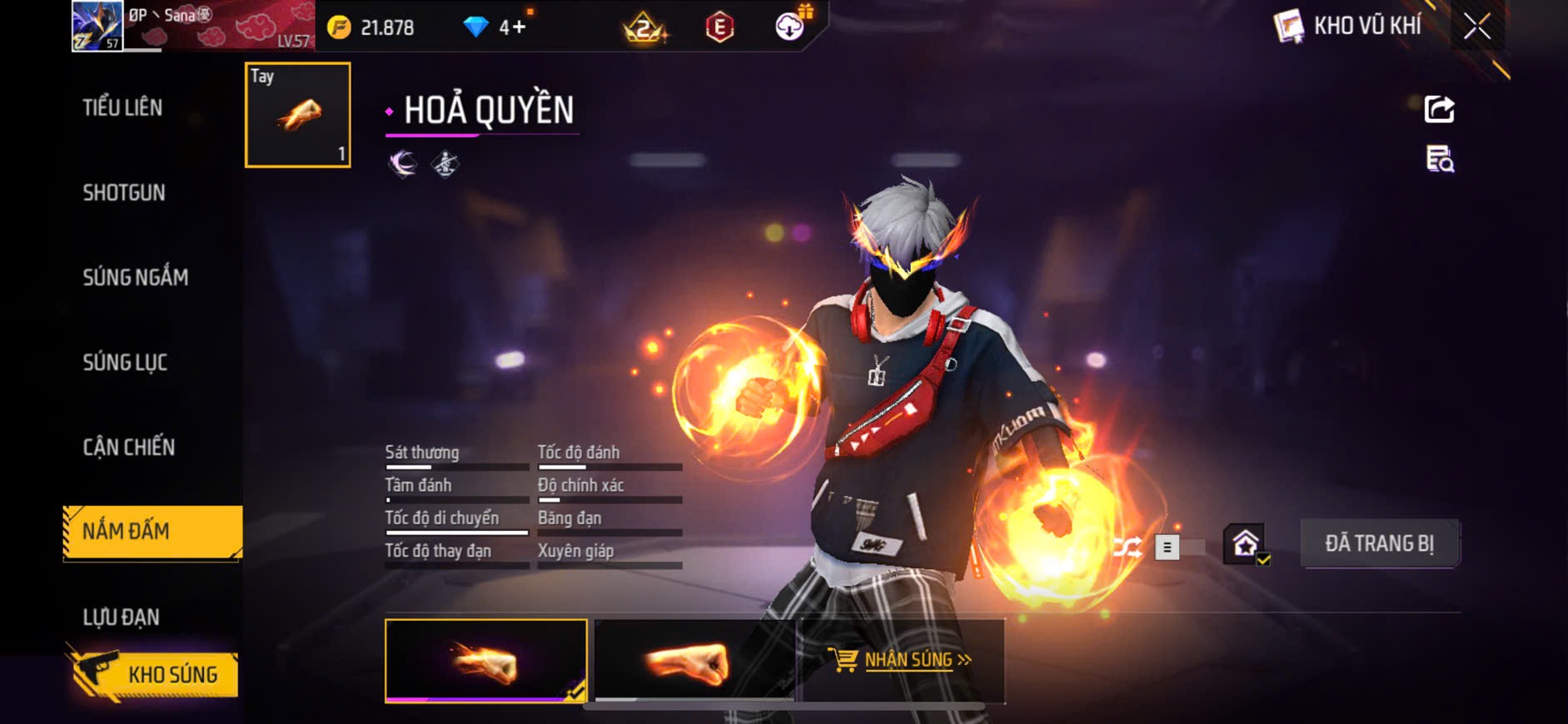Show the CẬN CHIẾN weapons
Viewport: 1568px width, 724px height.
pyautogui.click(x=129, y=447)
